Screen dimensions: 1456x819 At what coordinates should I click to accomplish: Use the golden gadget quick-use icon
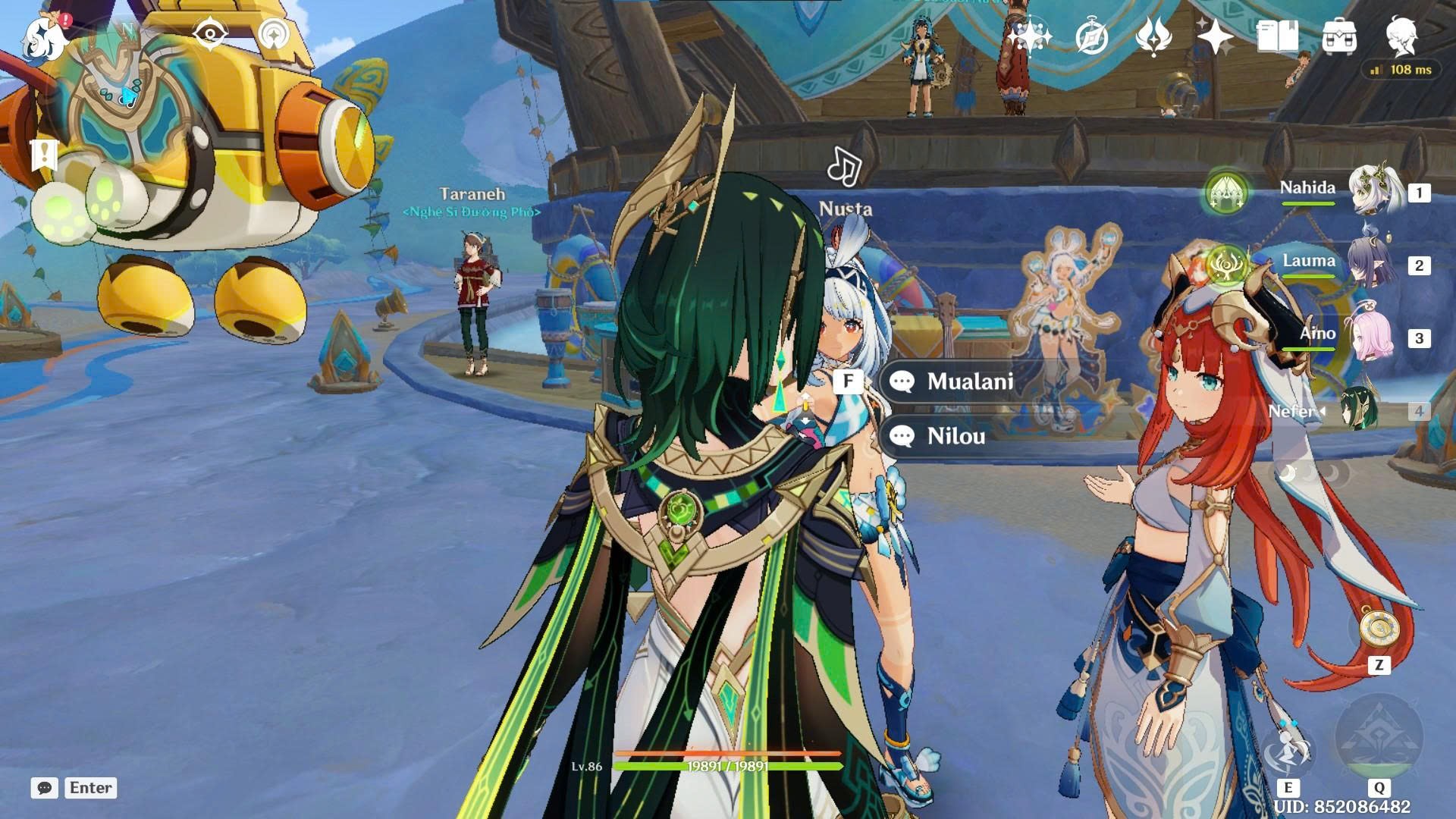coord(1379,629)
